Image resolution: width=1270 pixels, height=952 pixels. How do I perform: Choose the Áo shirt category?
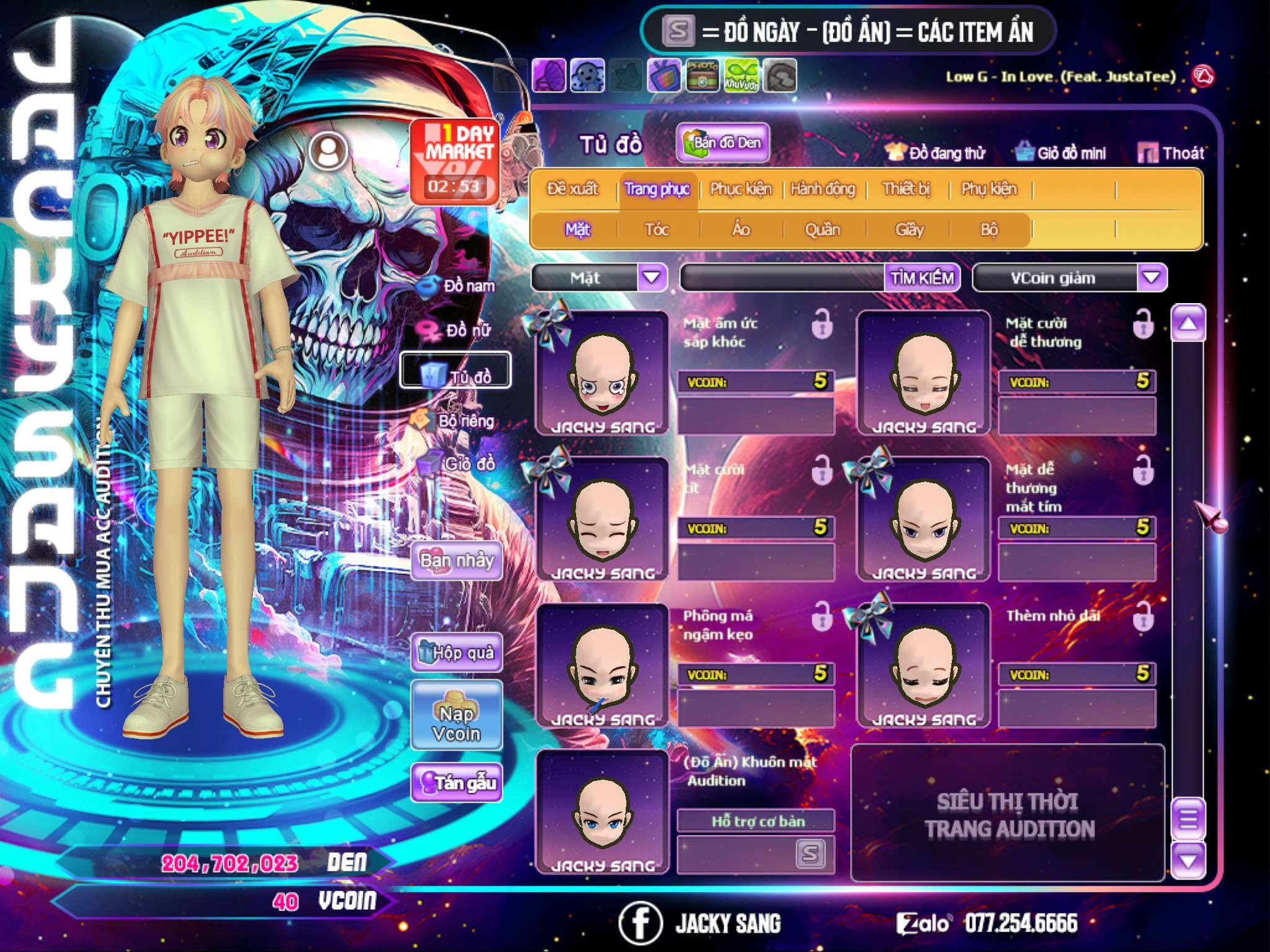(741, 230)
